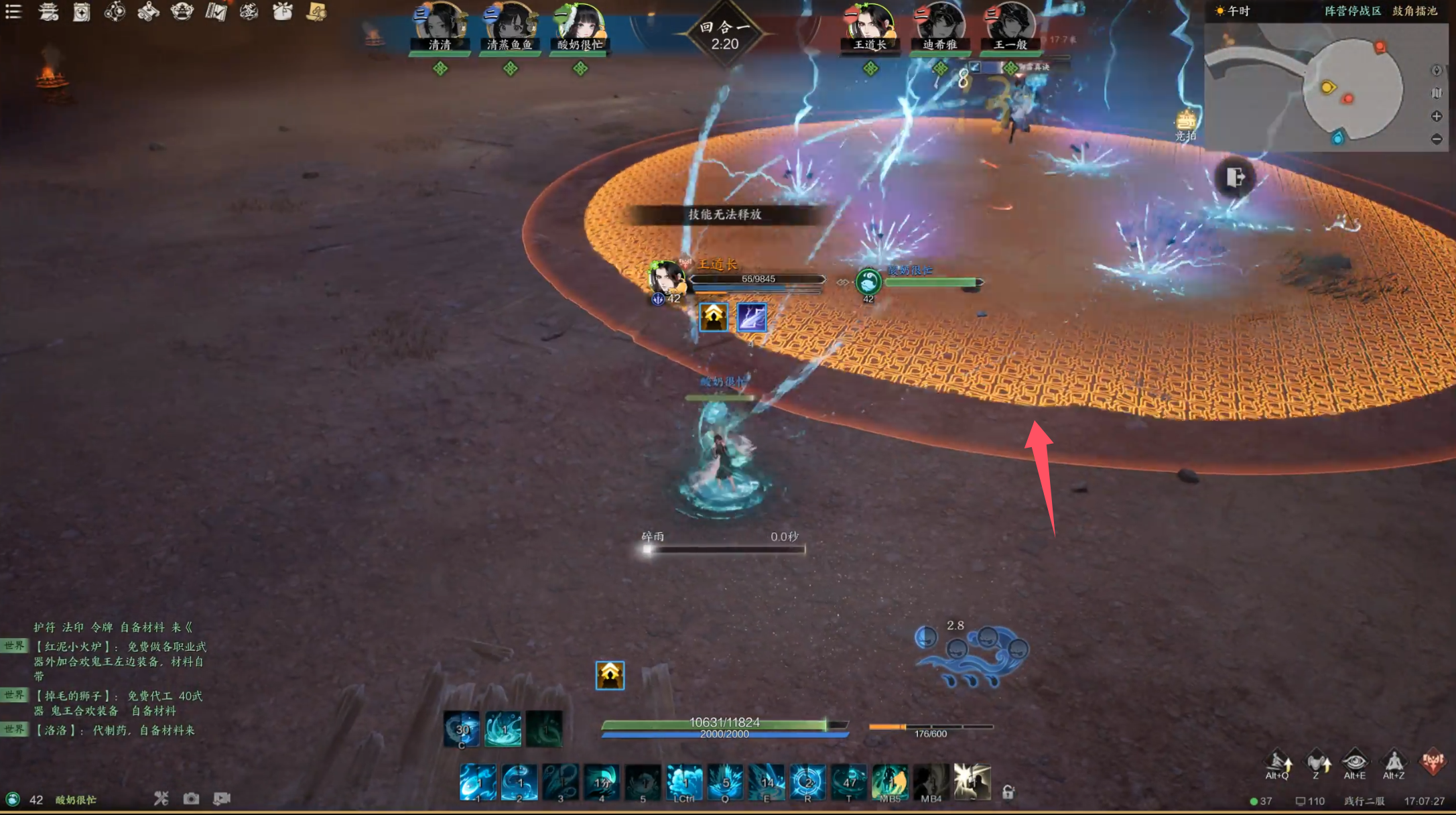1456x815 pixels.
Task: Zoom out the minimap with minus button
Action: [x=1437, y=139]
